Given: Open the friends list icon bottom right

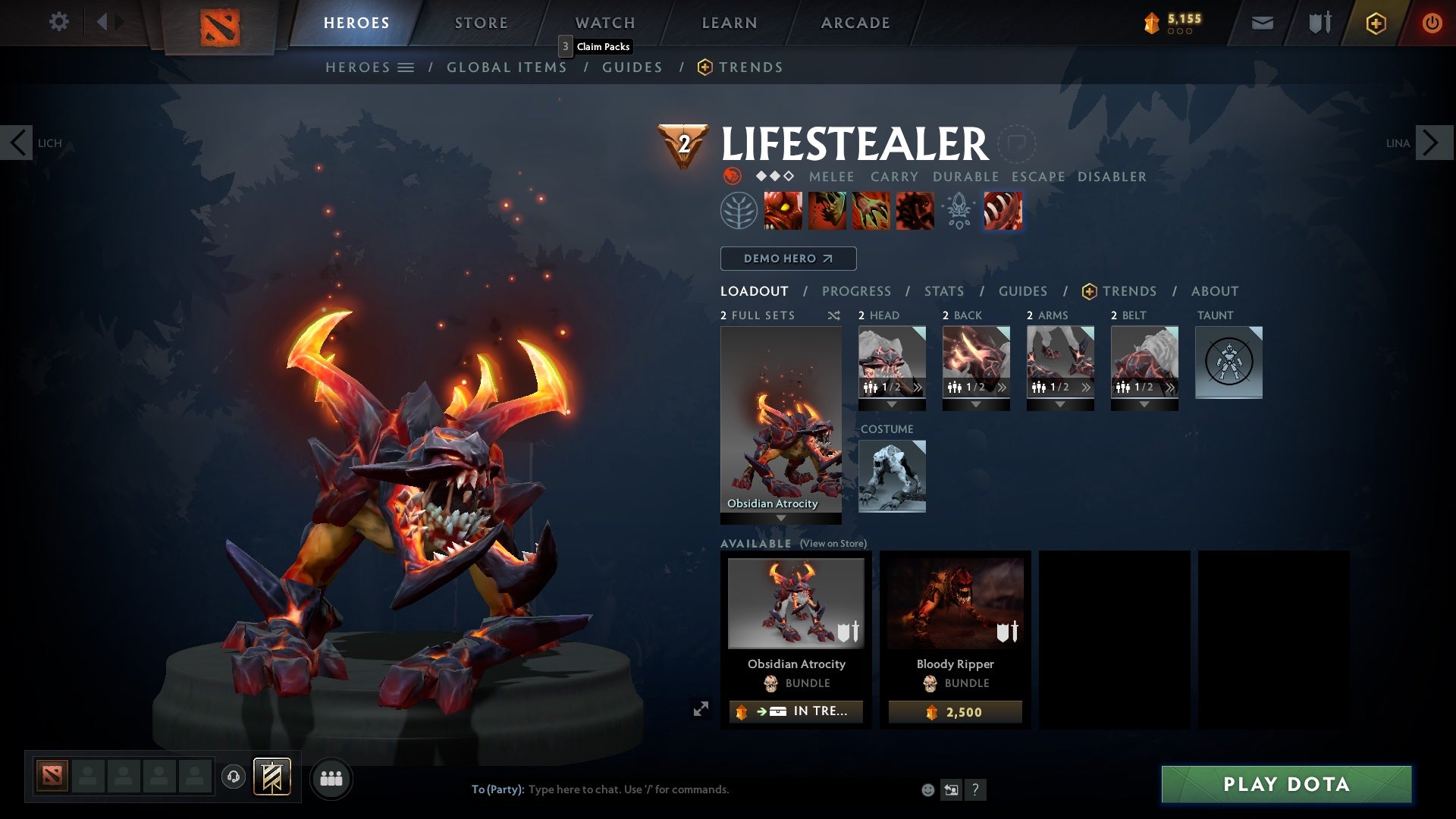Looking at the screenshot, I should pyautogui.click(x=331, y=778).
